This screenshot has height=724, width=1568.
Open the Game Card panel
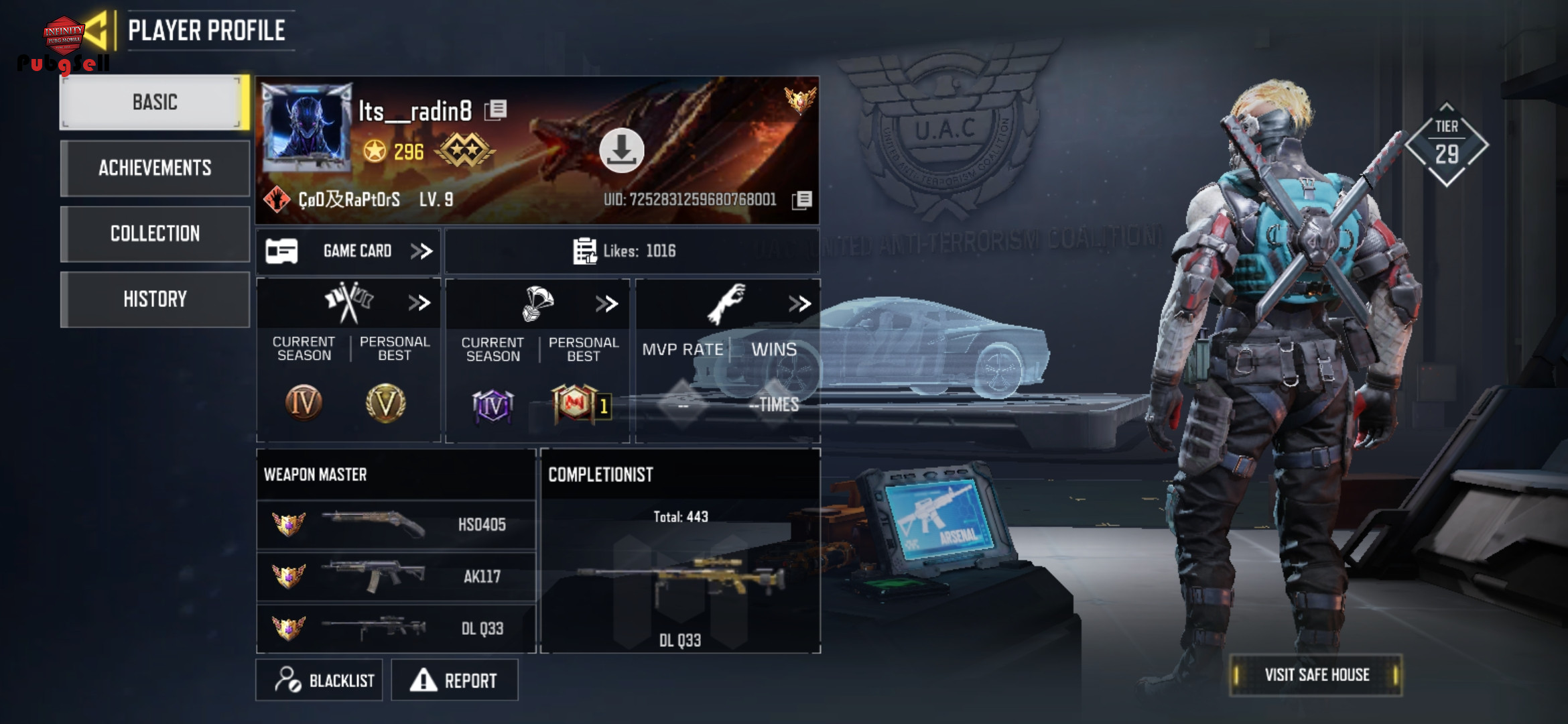click(x=348, y=251)
